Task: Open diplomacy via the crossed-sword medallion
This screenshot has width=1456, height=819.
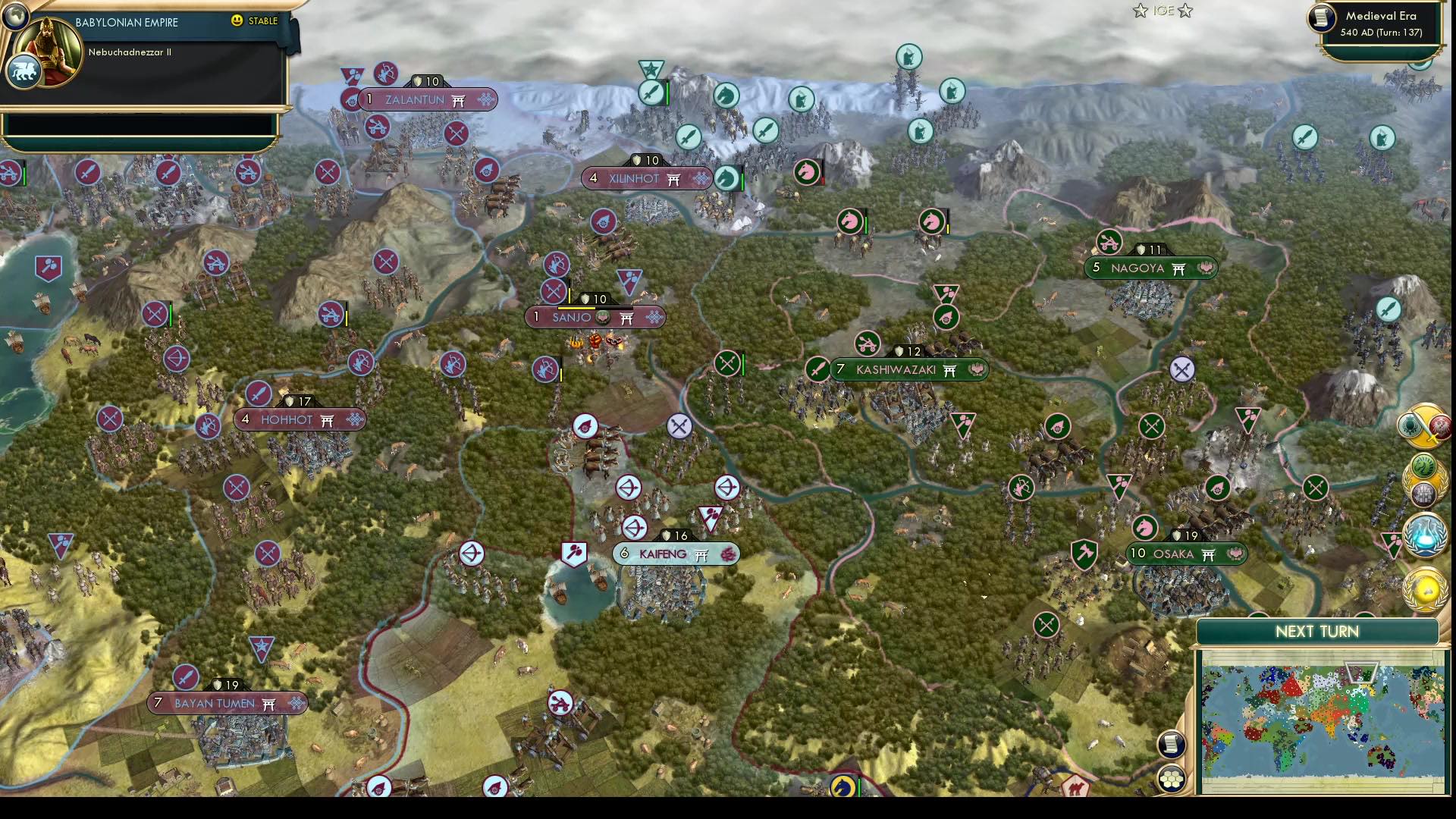Action: click(x=1423, y=425)
